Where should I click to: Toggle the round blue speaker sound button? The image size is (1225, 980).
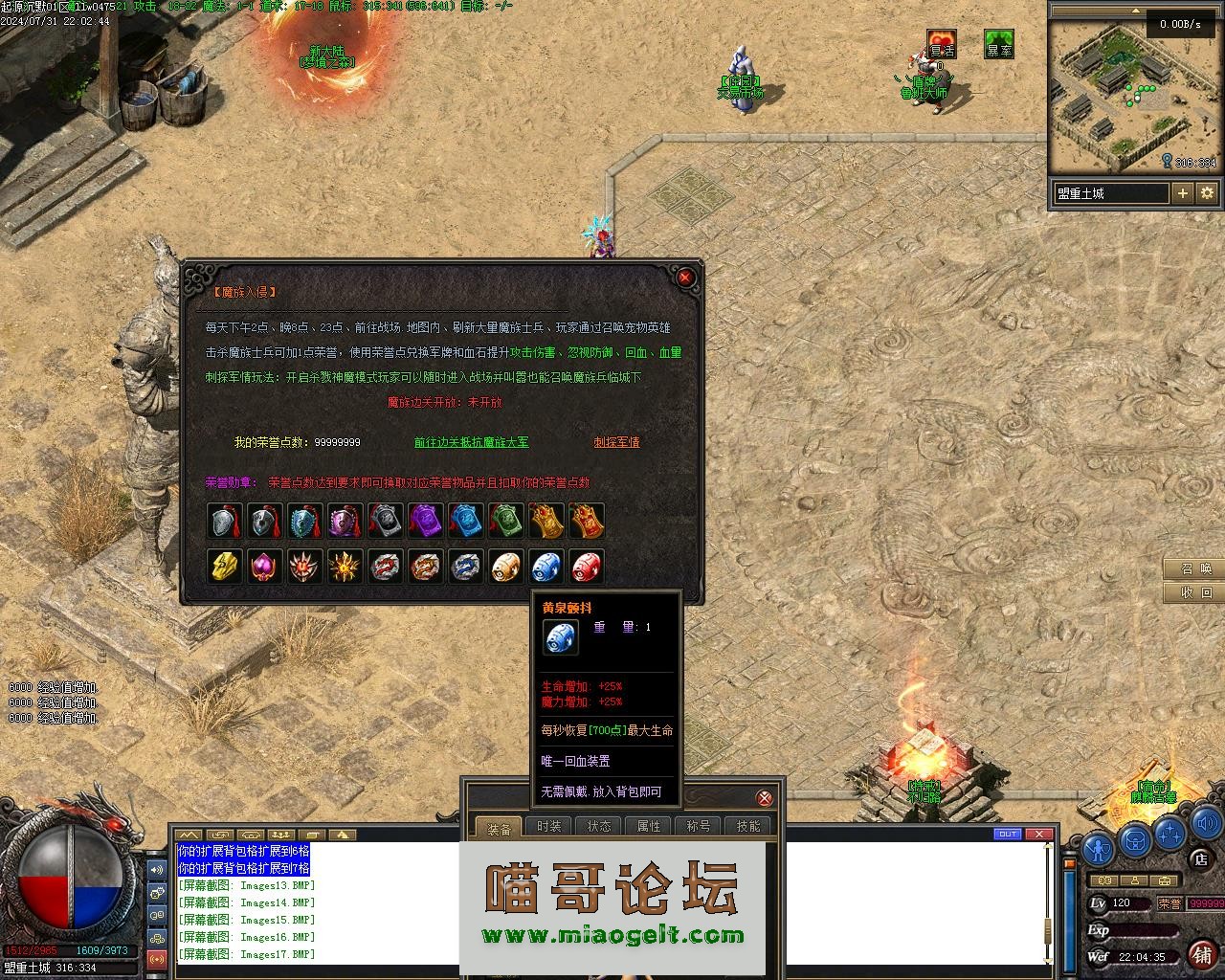pos(1205,823)
